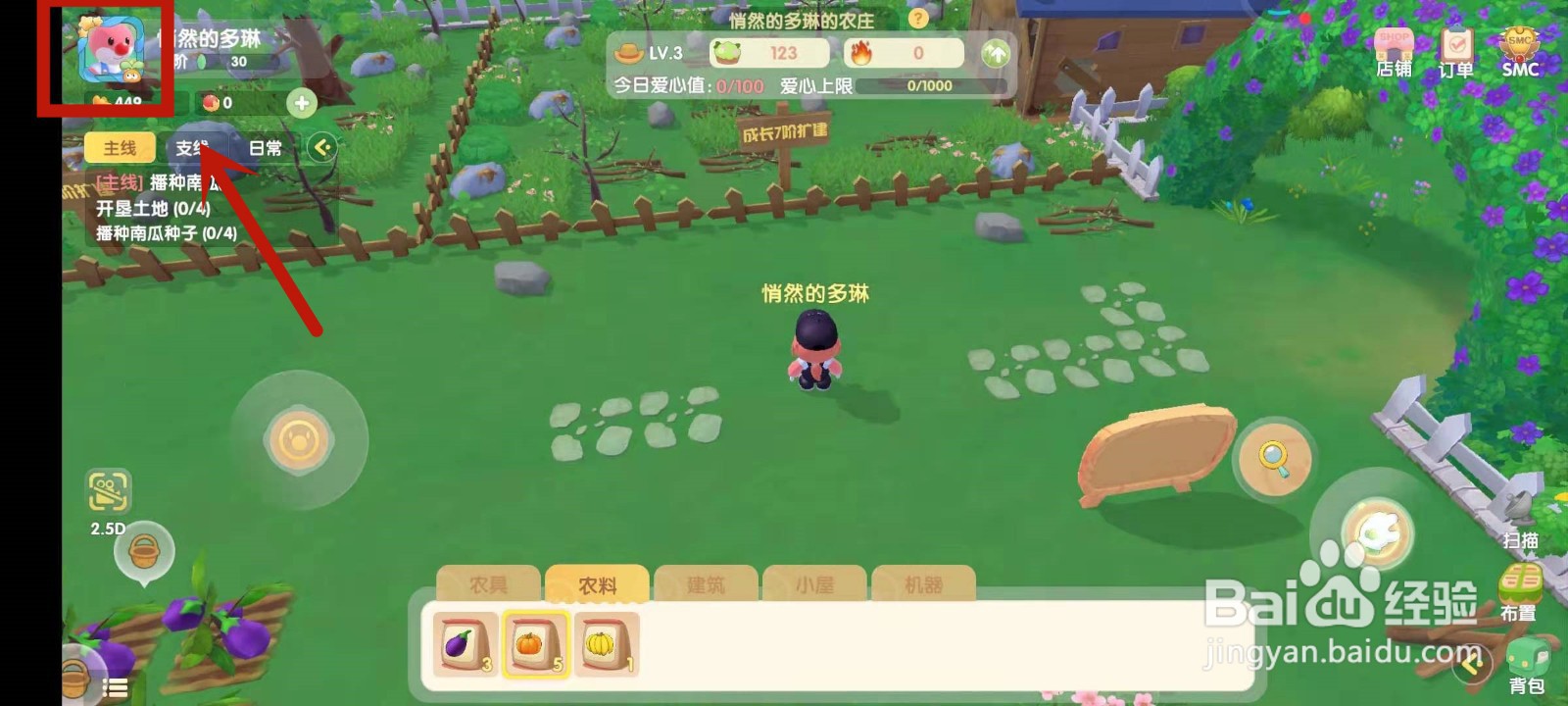Click the plus button to add currency
Image resolution: width=1568 pixels, height=706 pixels.
[301, 102]
